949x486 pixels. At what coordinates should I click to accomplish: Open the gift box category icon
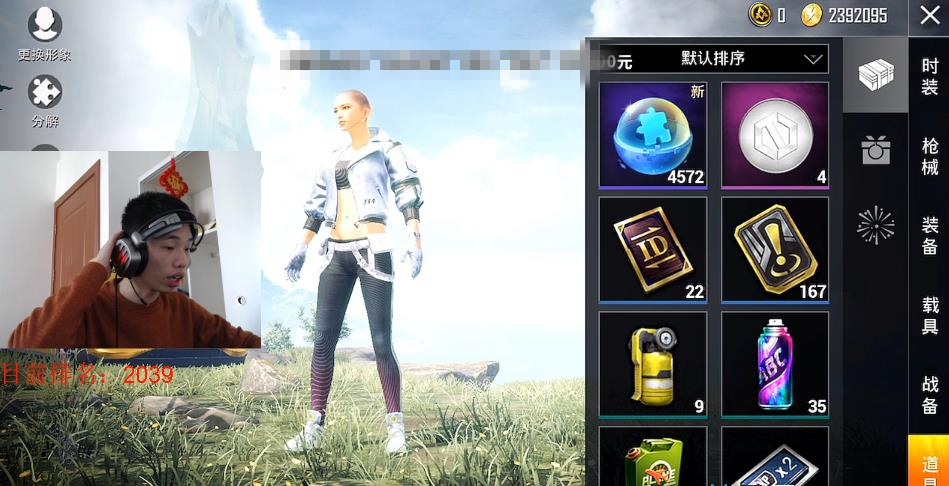click(x=875, y=151)
